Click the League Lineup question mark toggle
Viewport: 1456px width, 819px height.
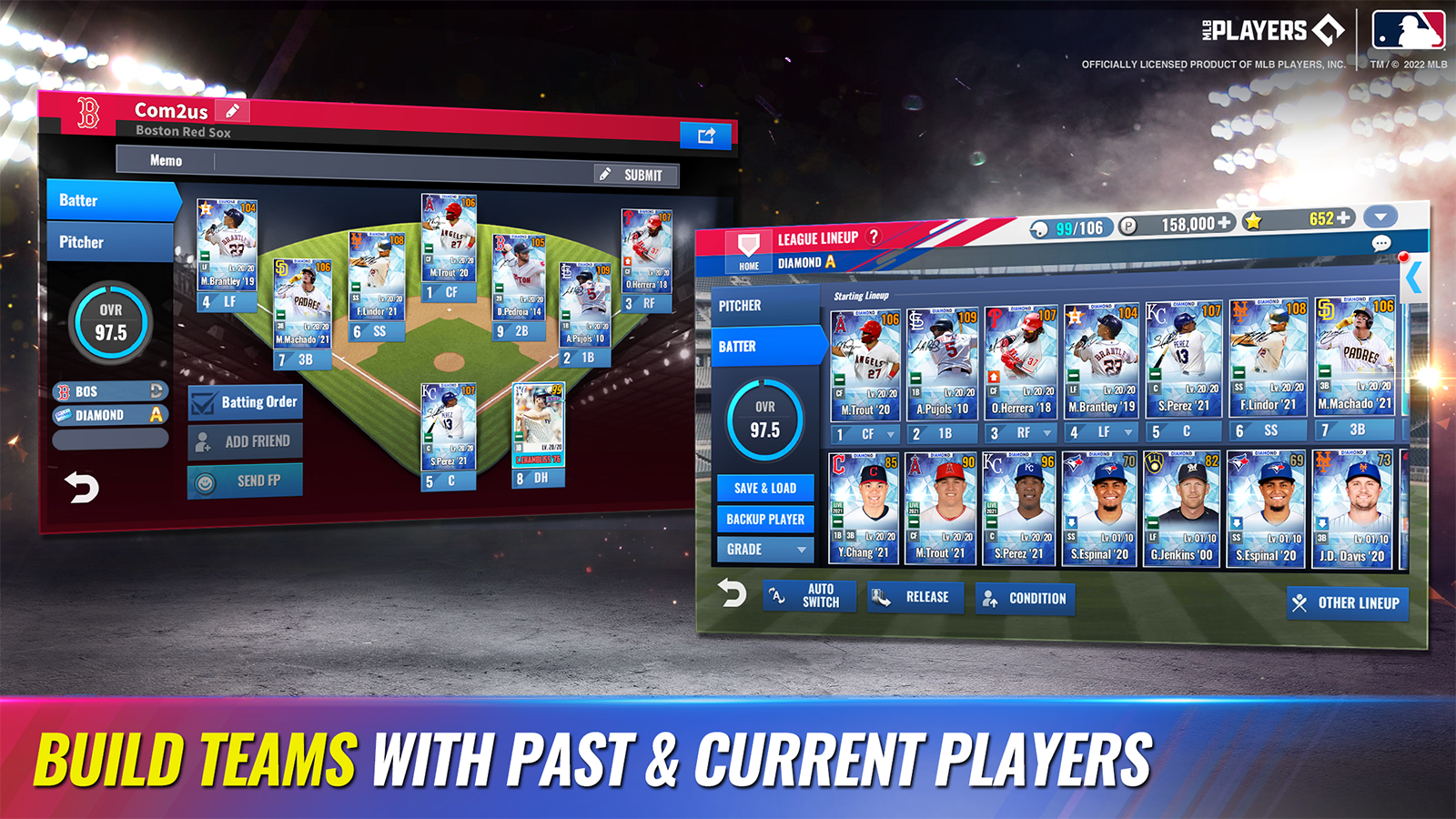[875, 236]
